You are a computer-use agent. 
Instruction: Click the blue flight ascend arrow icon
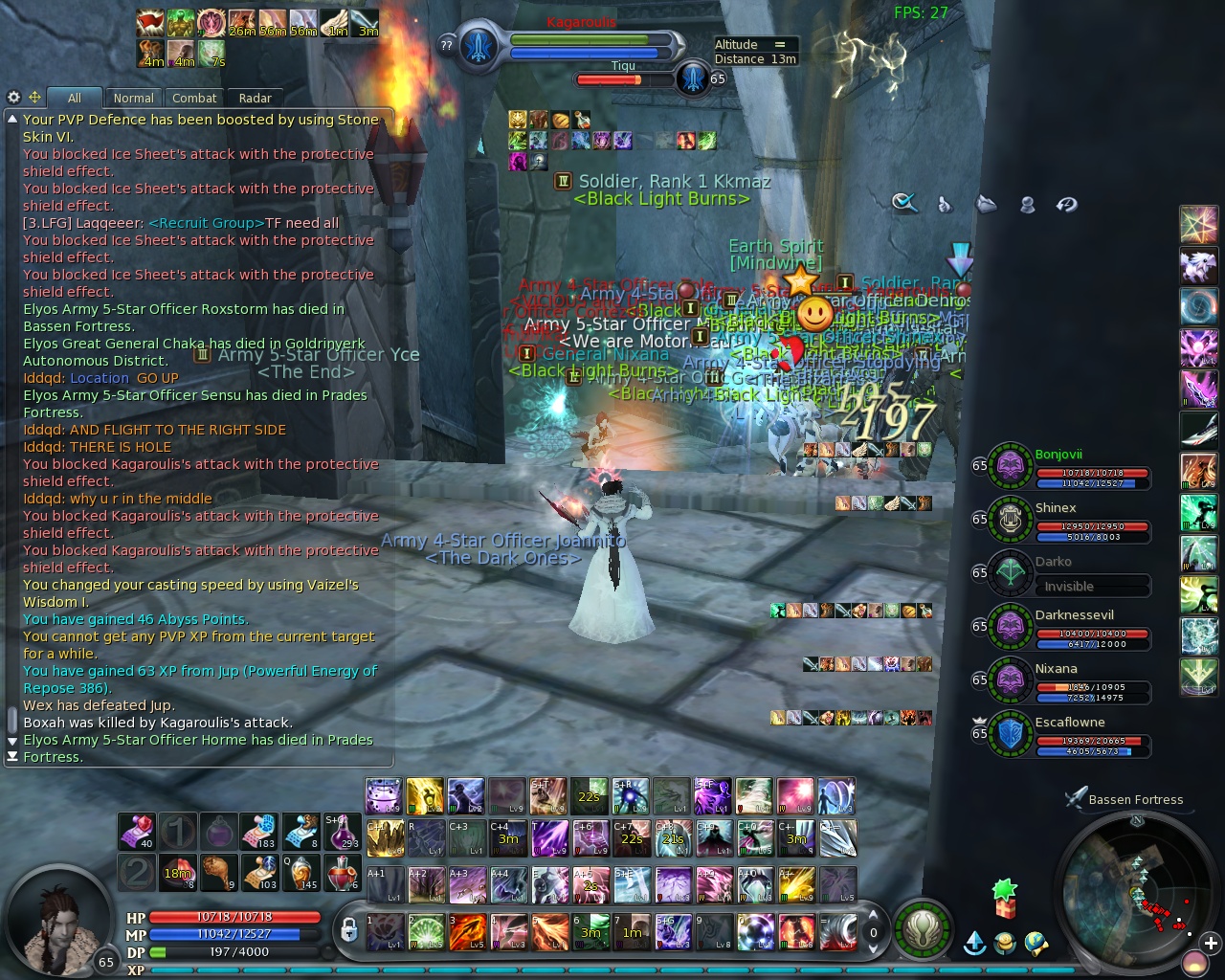point(974,943)
